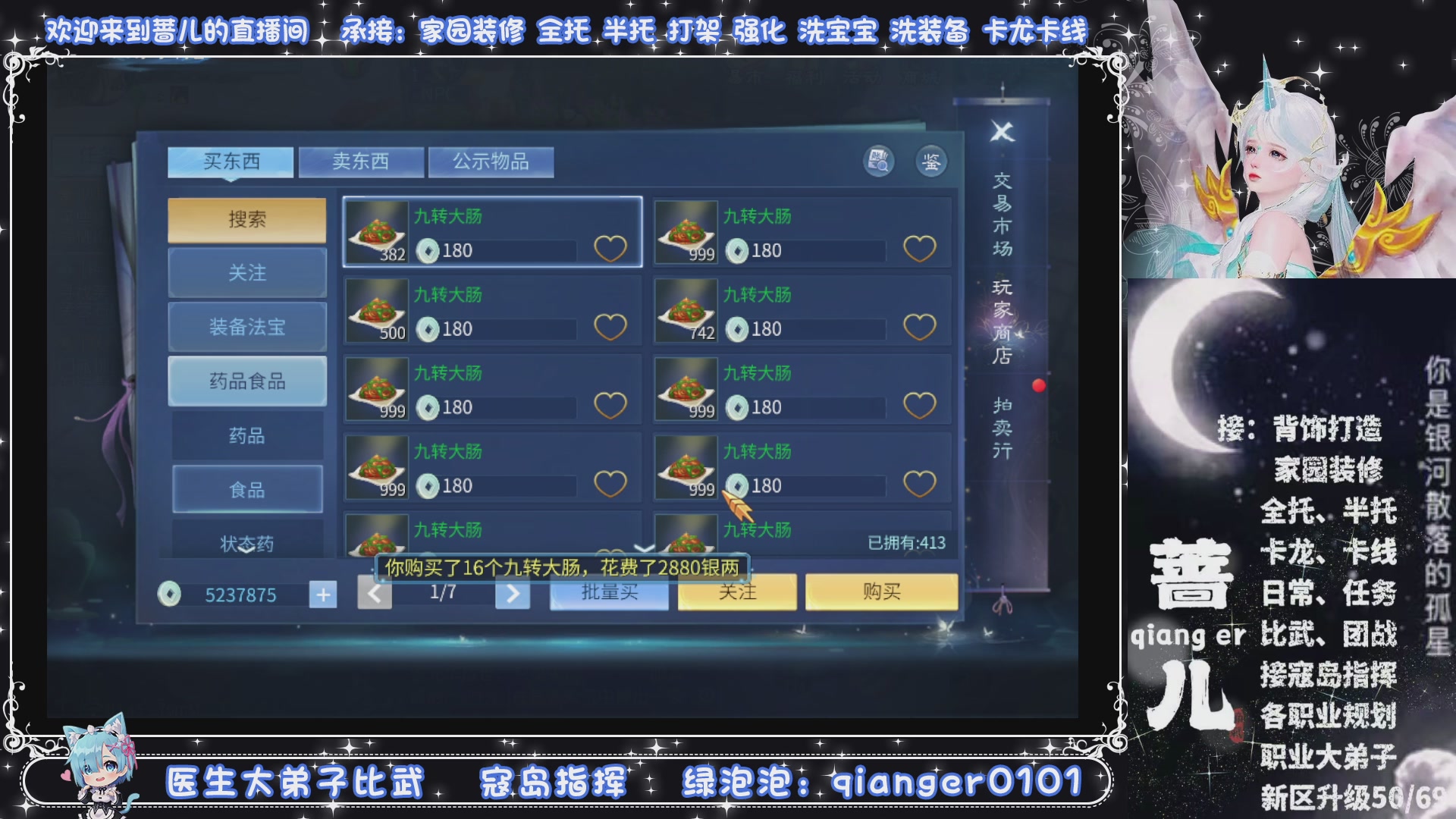Expand the 药品食品 category
The height and width of the screenshot is (819, 1456).
247,380
